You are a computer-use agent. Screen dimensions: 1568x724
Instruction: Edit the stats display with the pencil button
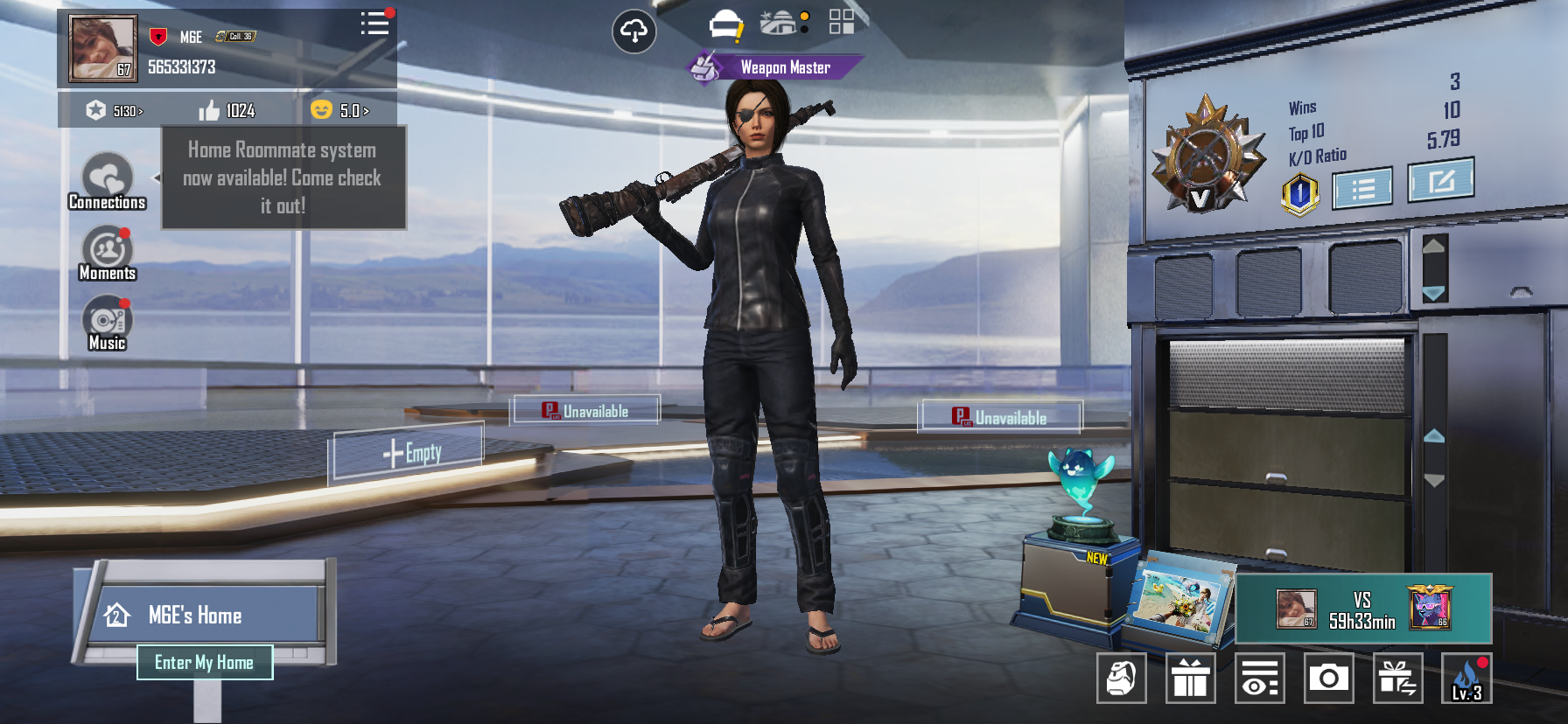[x=1440, y=180]
